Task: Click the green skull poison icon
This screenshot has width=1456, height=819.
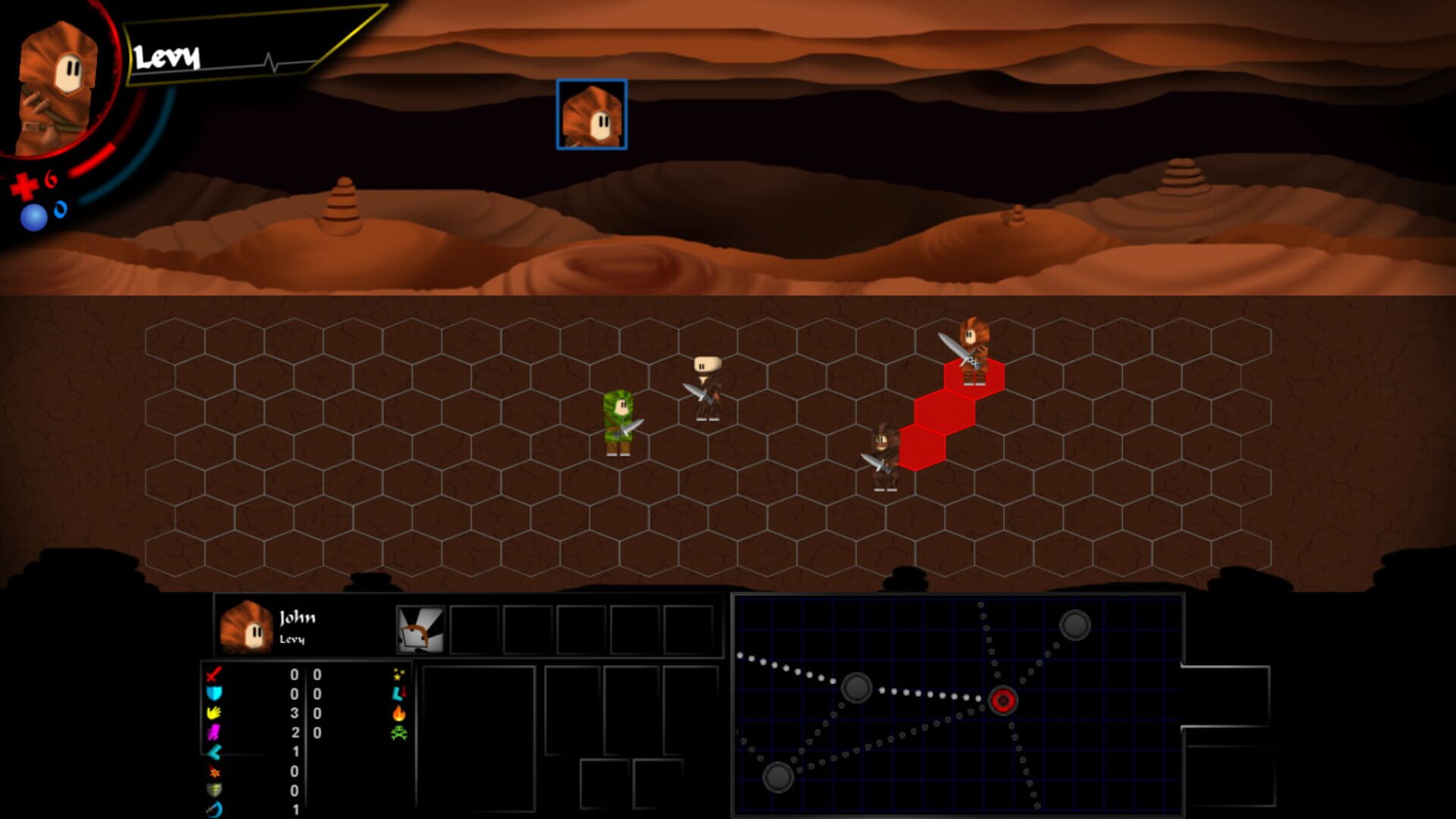Action: coord(400,733)
